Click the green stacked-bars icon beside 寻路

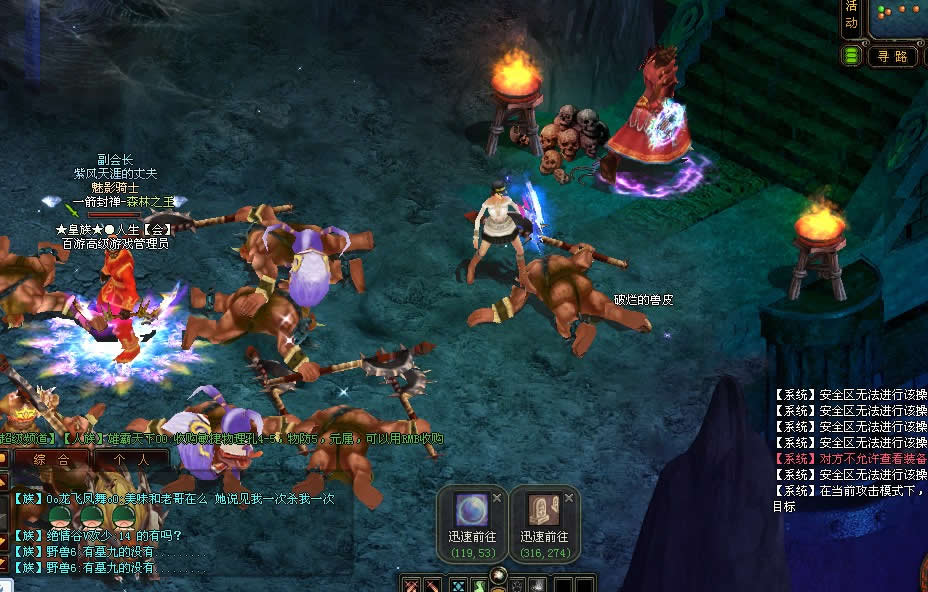pos(852,56)
